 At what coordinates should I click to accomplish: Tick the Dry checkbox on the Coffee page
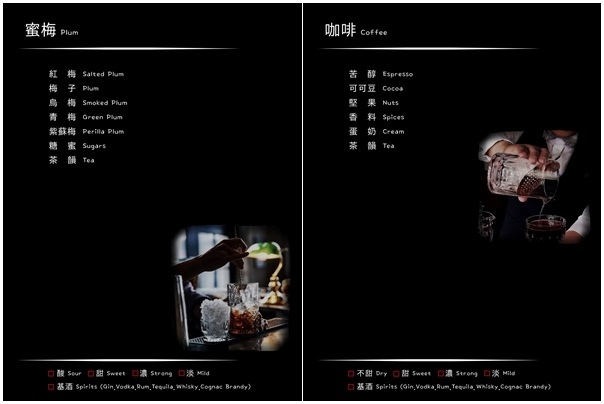coord(351,373)
